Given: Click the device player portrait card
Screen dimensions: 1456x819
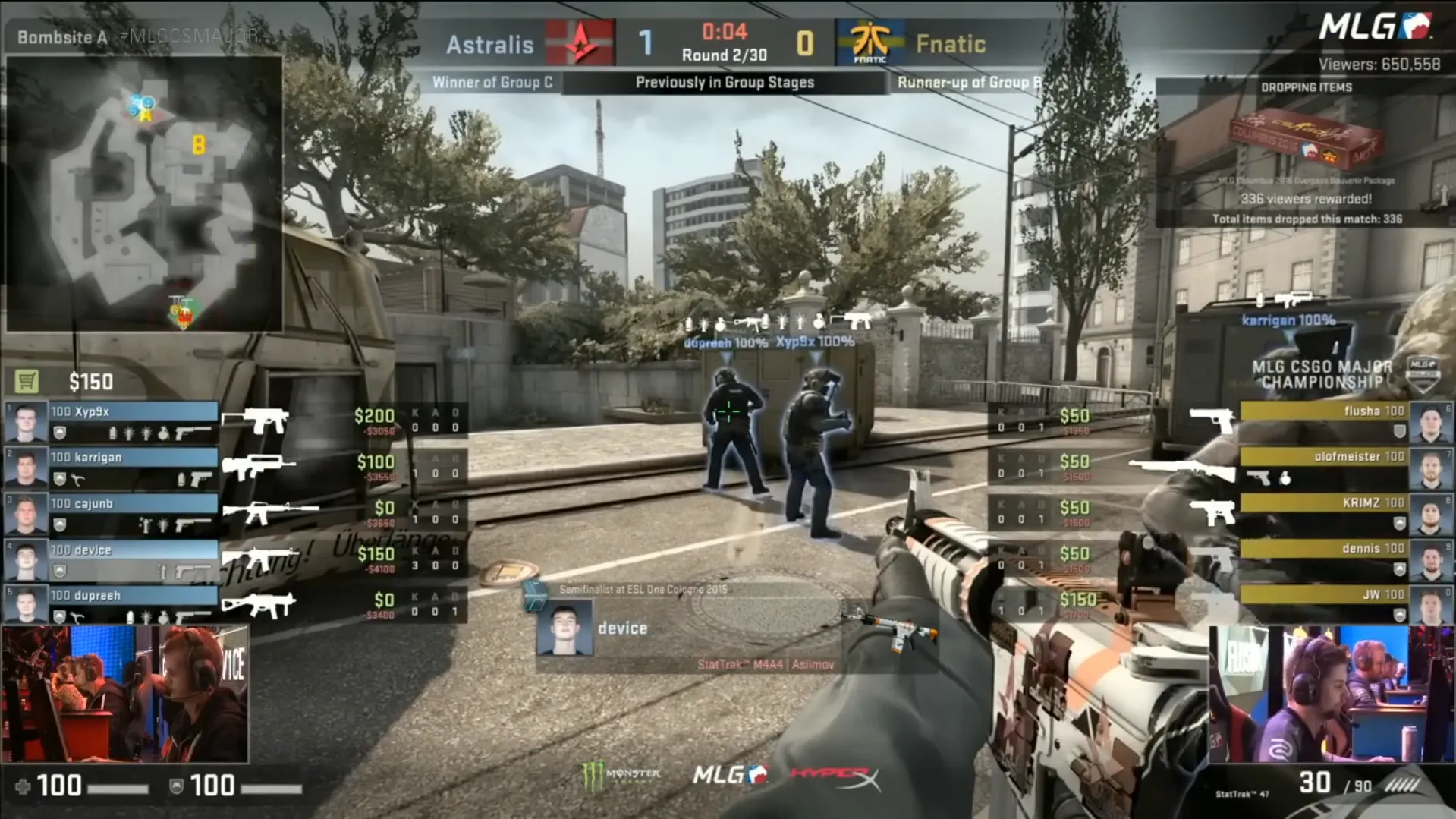Looking at the screenshot, I should click(564, 628).
